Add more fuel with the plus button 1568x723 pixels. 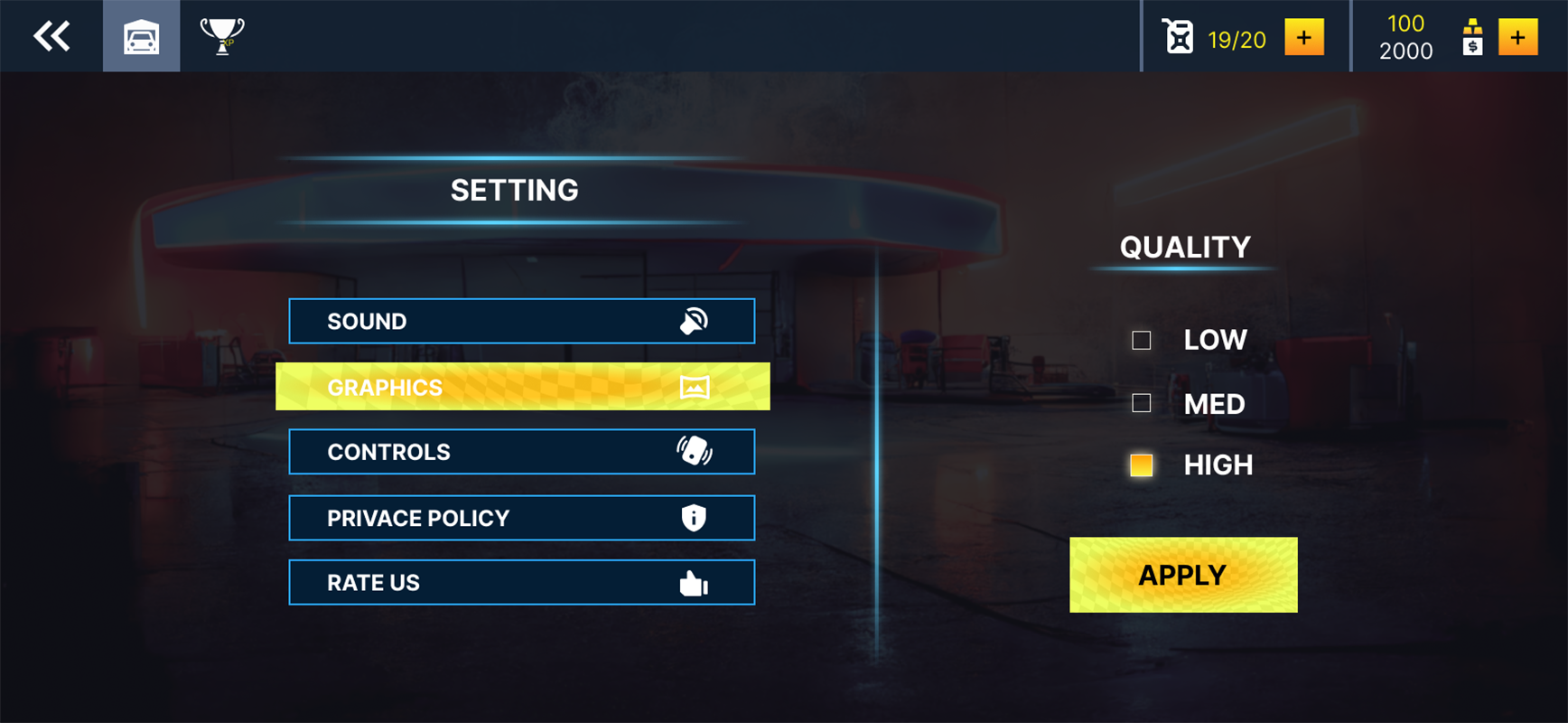point(1303,37)
